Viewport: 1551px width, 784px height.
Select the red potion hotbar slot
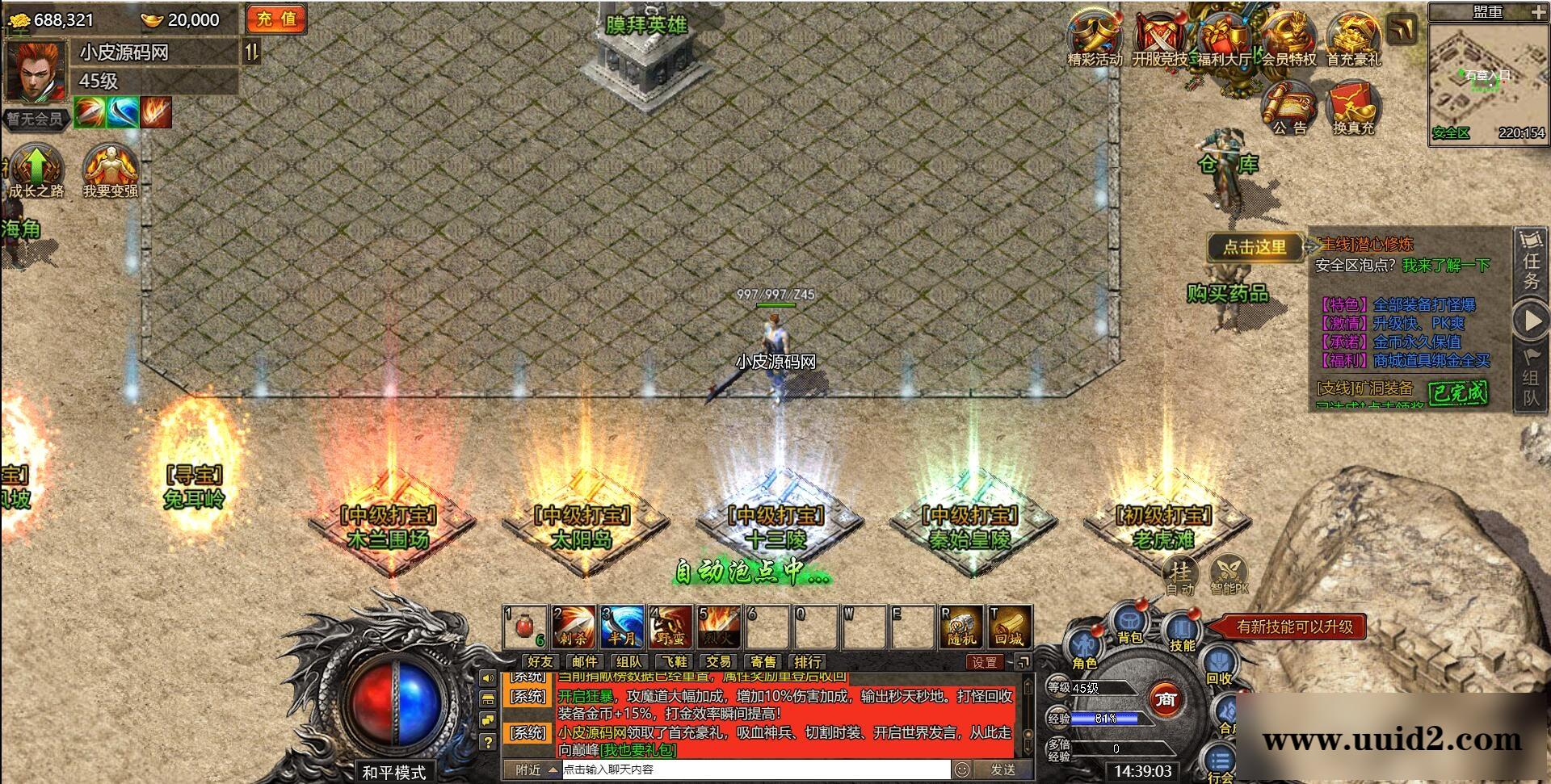click(x=525, y=627)
